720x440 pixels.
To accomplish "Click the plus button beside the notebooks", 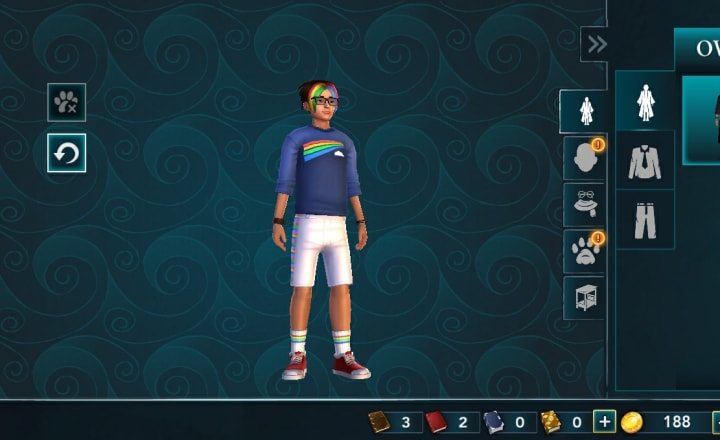I will [604, 422].
